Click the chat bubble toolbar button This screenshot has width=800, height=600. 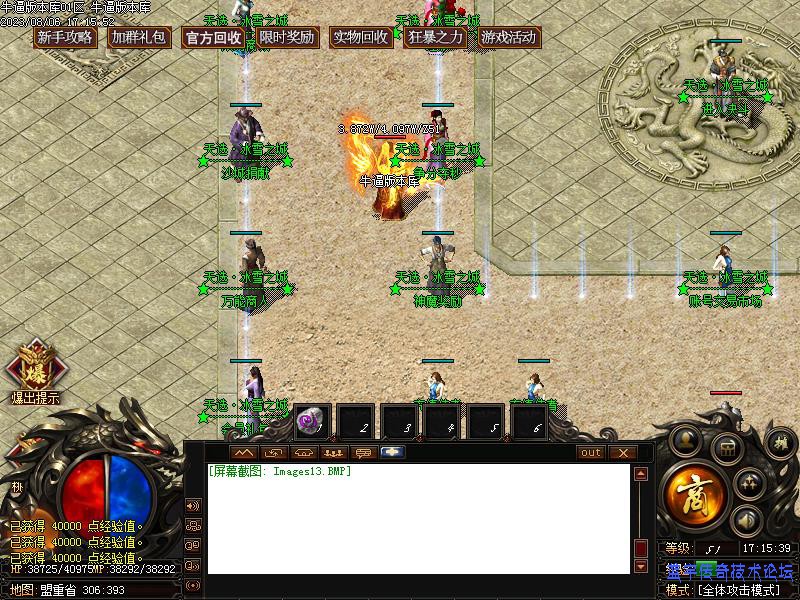(x=362, y=453)
